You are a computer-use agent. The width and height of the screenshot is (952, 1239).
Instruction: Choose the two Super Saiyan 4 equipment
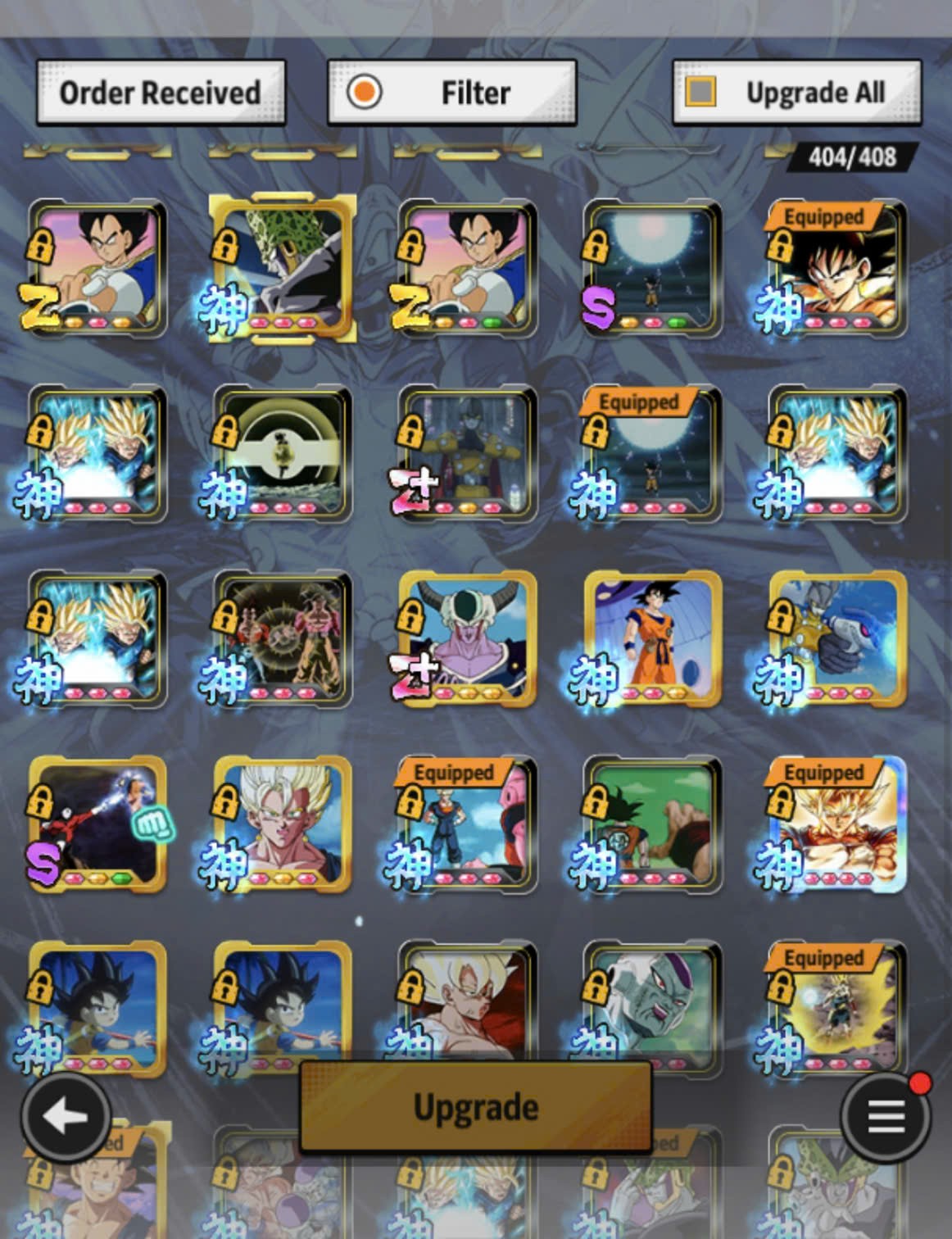point(283,639)
